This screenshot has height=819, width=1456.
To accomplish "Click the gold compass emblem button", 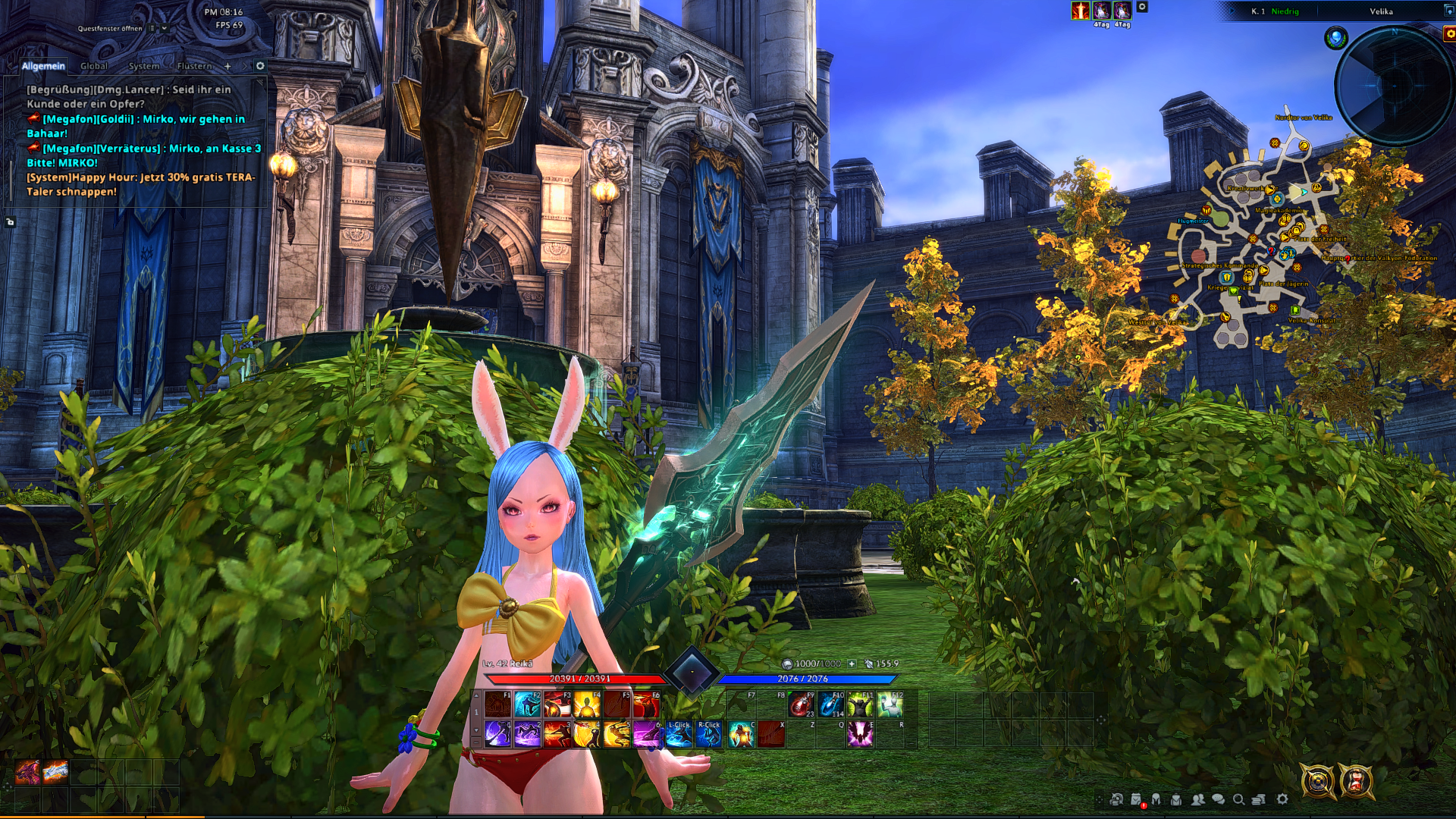I will point(1318,781).
